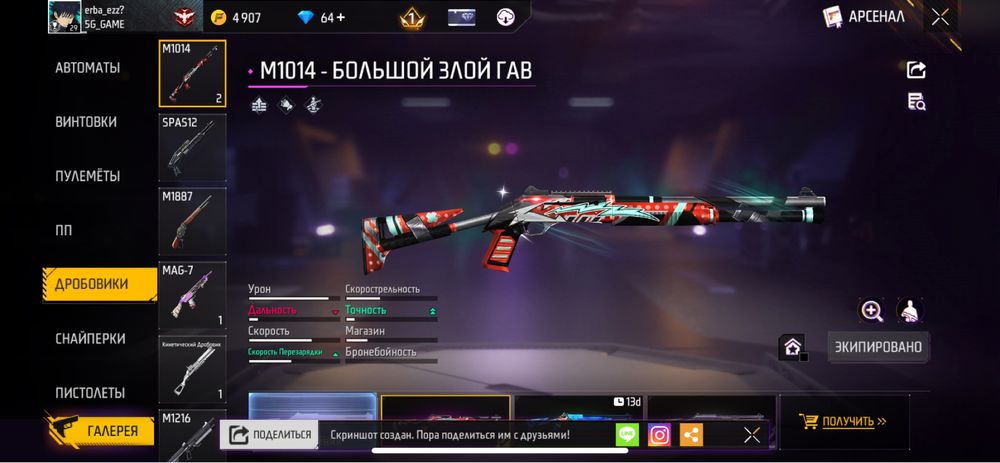1000x463 pixels.
Task: Choose the SPAS12 weapon thumbnail
Action: 193,147
